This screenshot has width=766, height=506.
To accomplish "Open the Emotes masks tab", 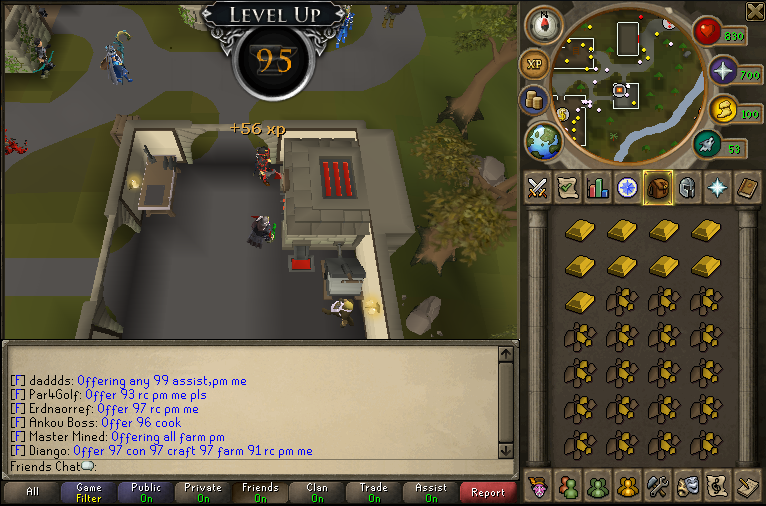I will coord(687,486).
